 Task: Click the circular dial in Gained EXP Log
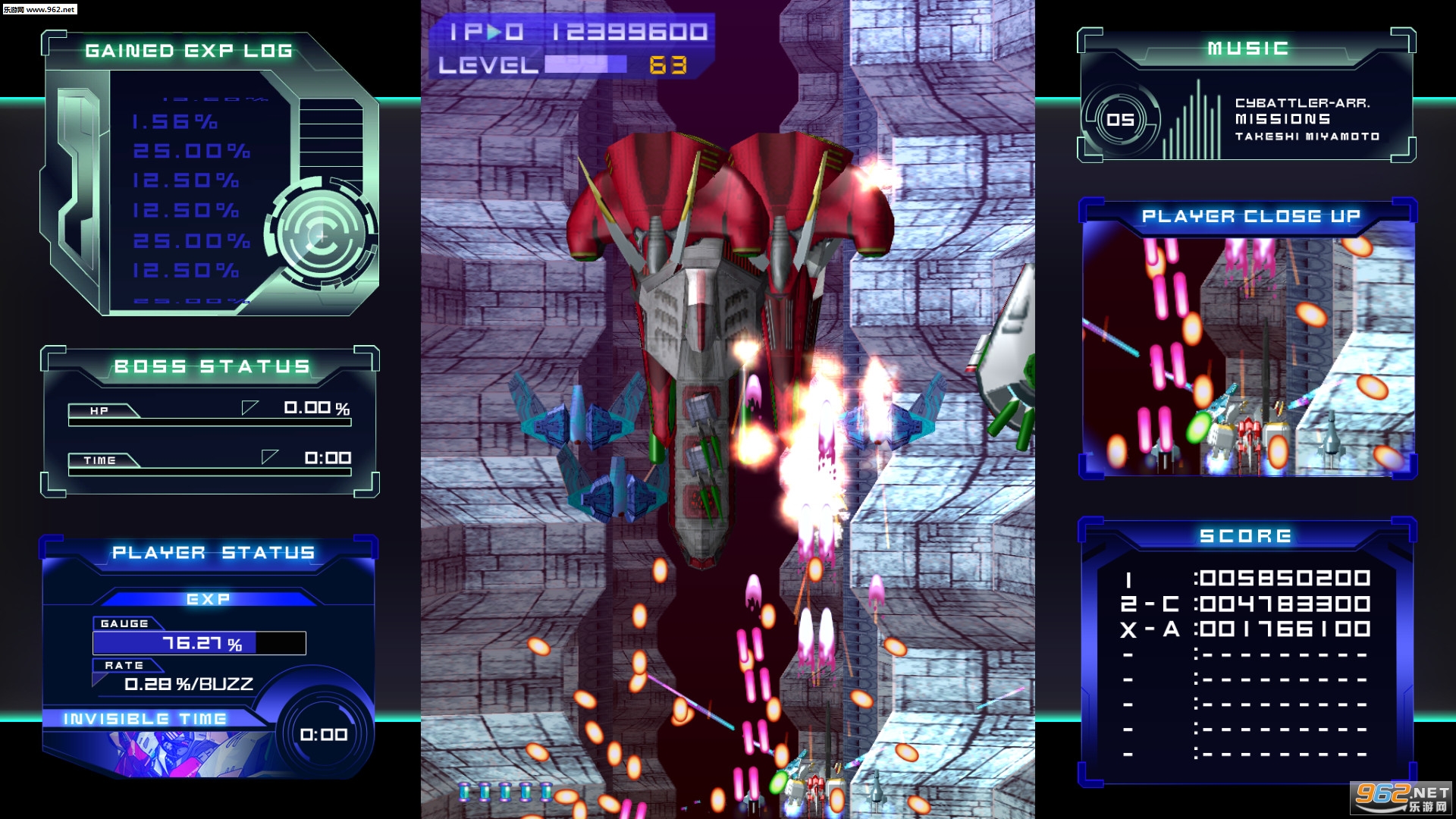322,236
